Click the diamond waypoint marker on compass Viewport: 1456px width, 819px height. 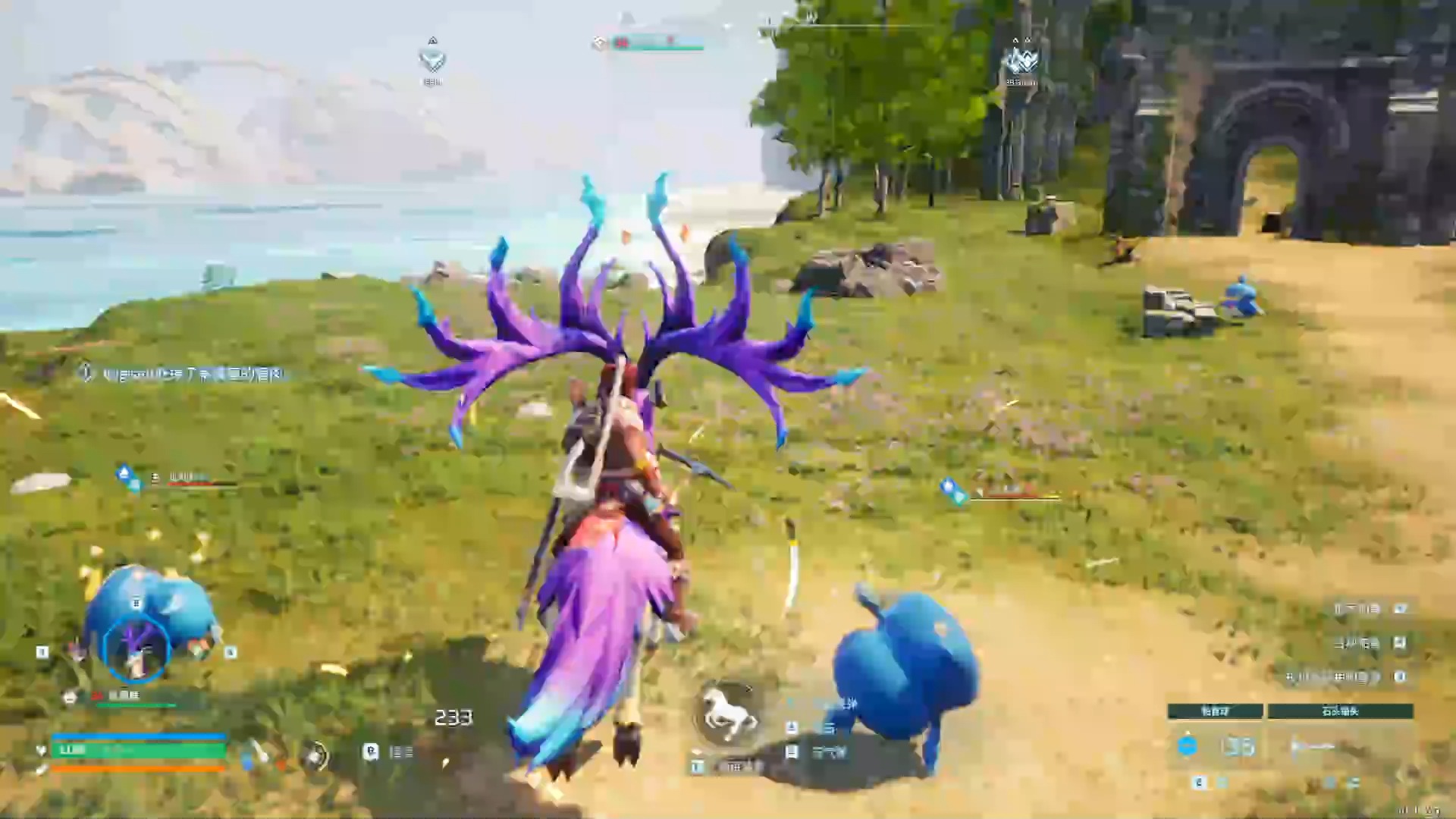coord(432,59)
